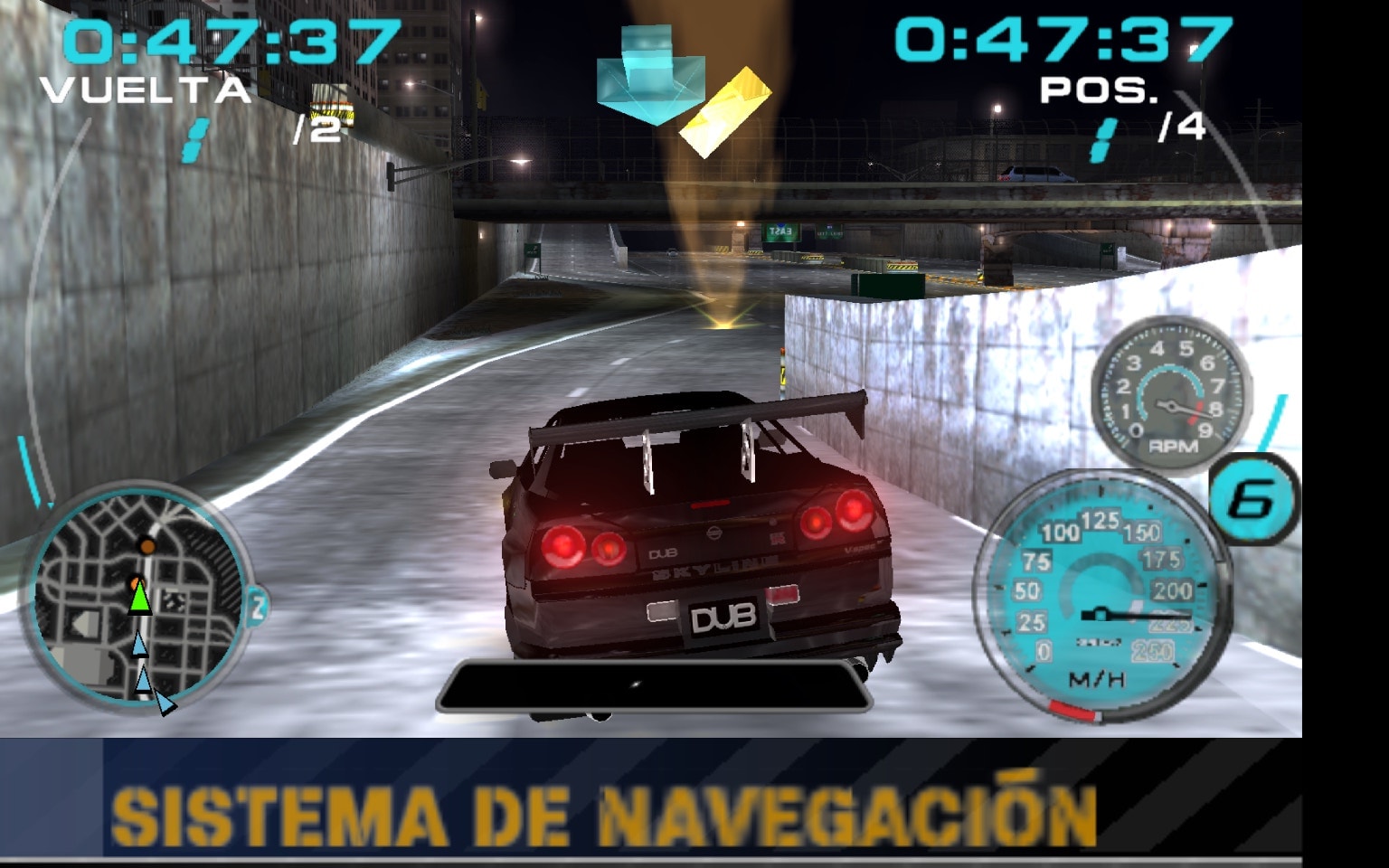Click the cyan checkpoint arrow marker
1389x868 pixels.
[x=647, y=77]
